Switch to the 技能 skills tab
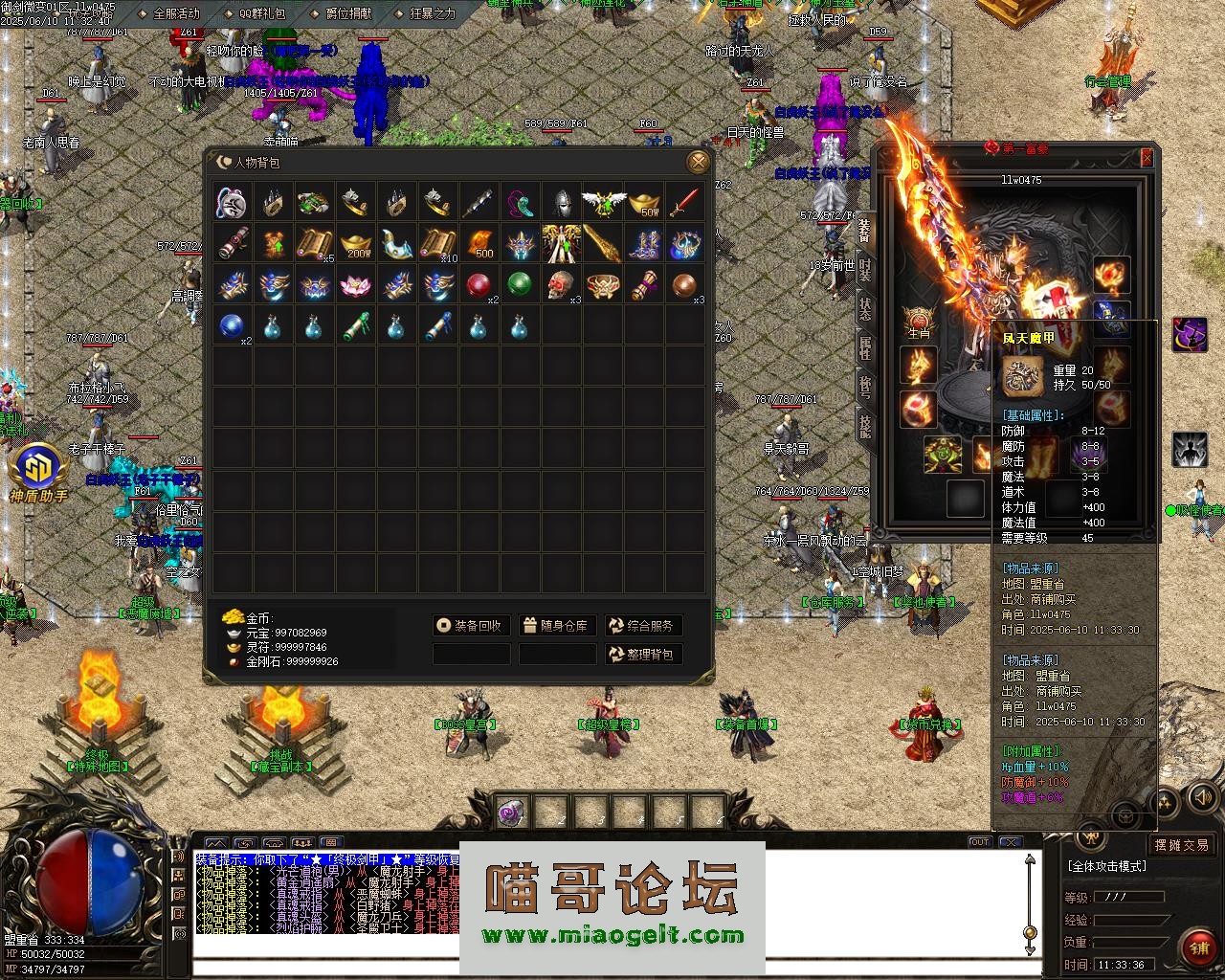The image size is (1225, 980). [x=864, y=426]
